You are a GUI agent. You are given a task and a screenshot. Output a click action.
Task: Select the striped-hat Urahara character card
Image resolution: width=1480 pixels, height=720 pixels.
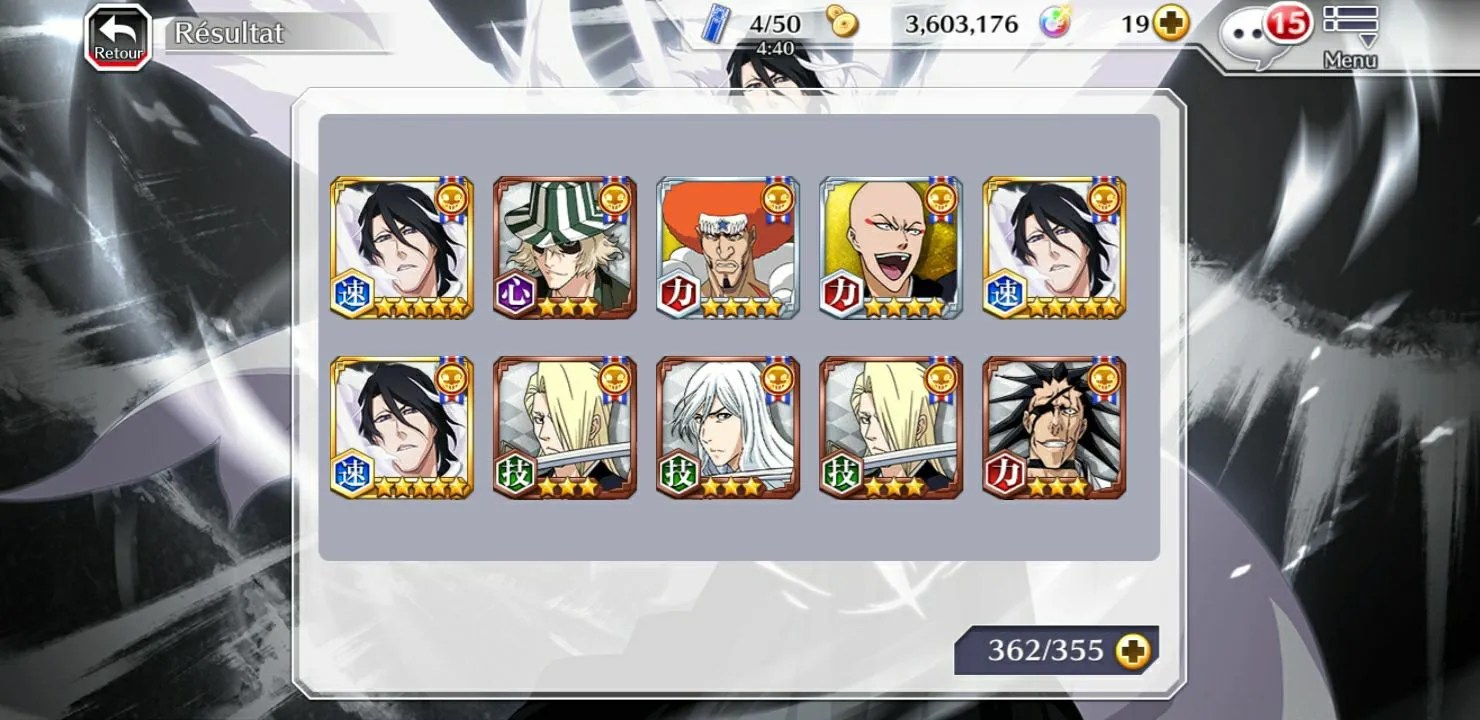(564, 247)
